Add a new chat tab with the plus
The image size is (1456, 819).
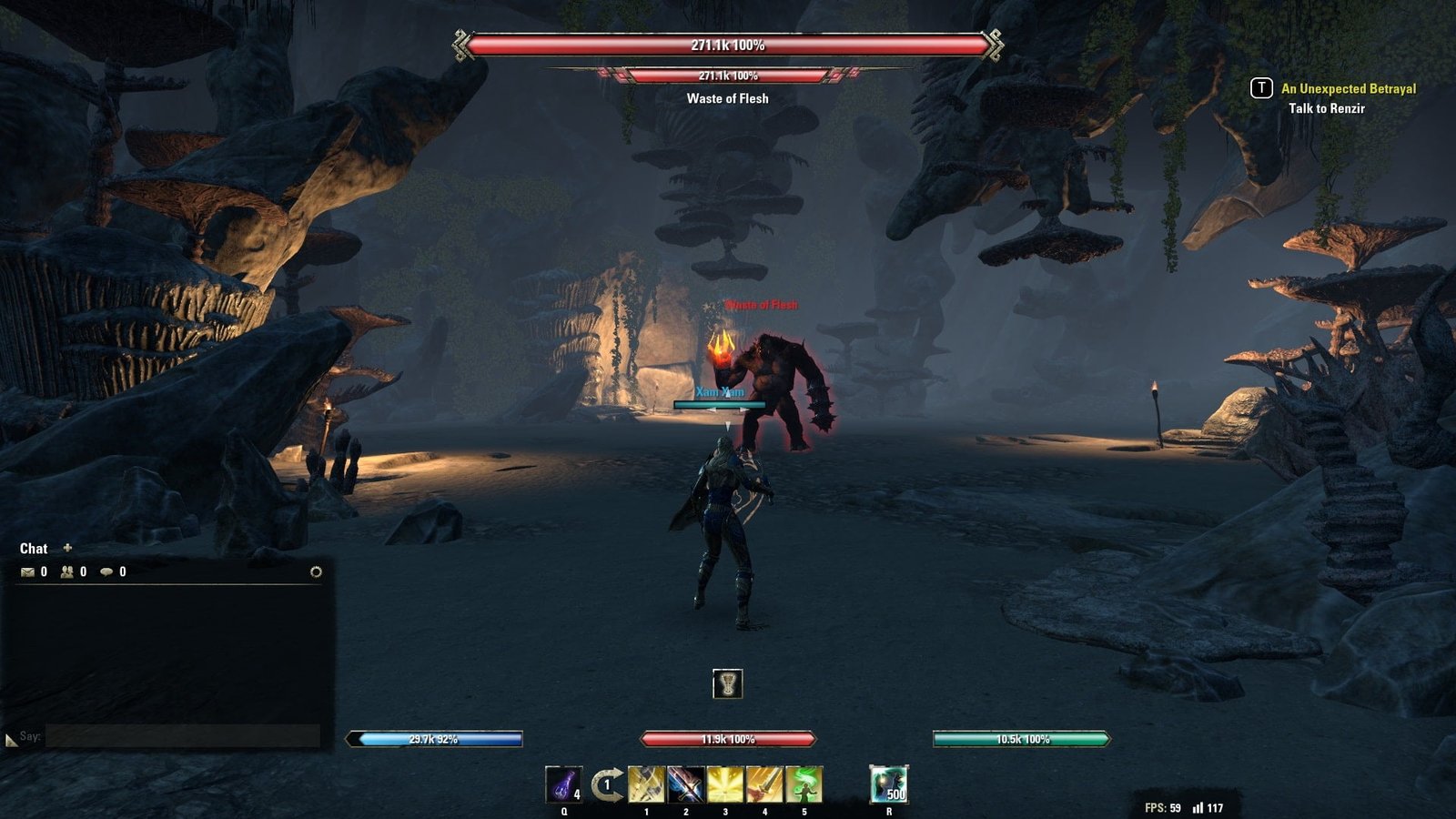(67, 548)
